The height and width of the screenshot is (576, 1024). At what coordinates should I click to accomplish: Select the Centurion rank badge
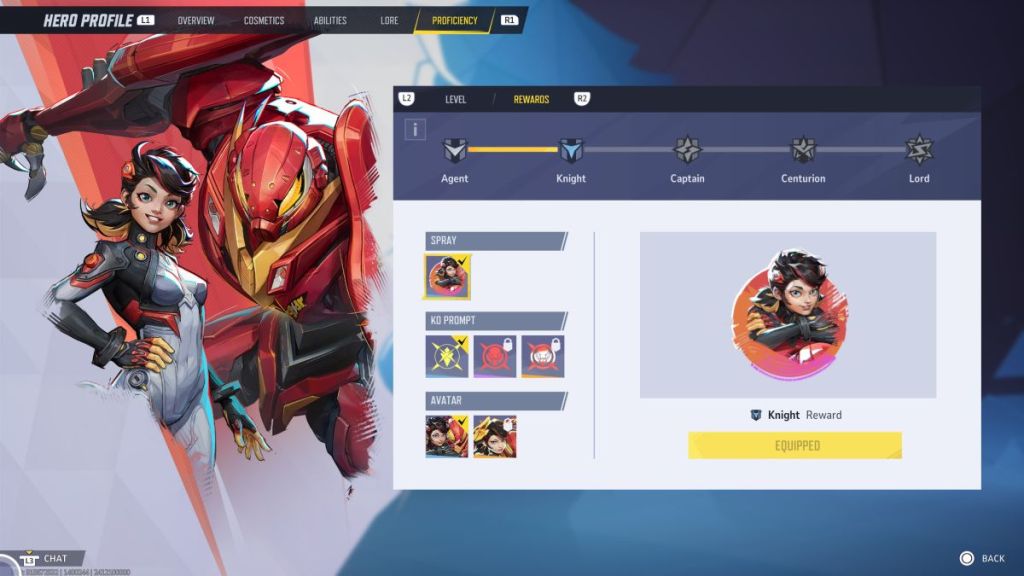coord(803,151)
